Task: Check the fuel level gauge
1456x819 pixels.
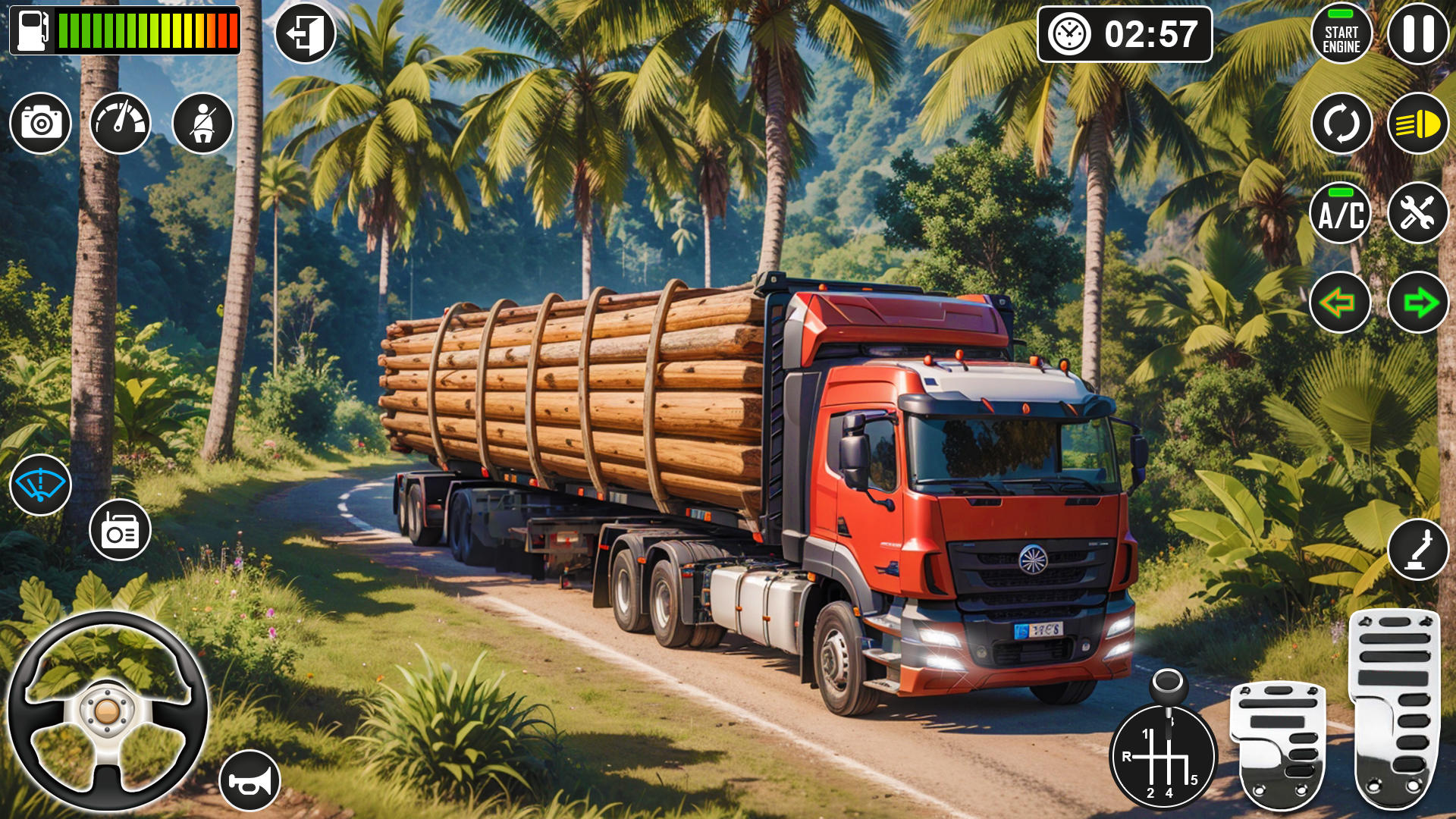Action: (x=125, y=30)
